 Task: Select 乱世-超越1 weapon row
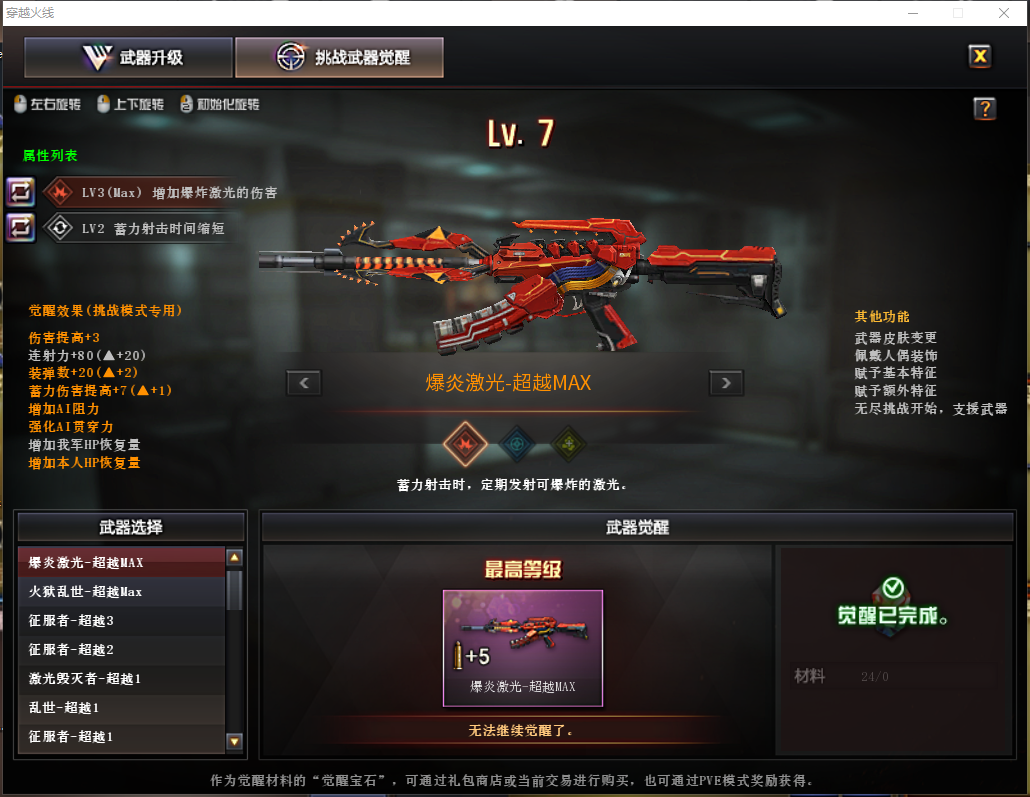(122, 708)
